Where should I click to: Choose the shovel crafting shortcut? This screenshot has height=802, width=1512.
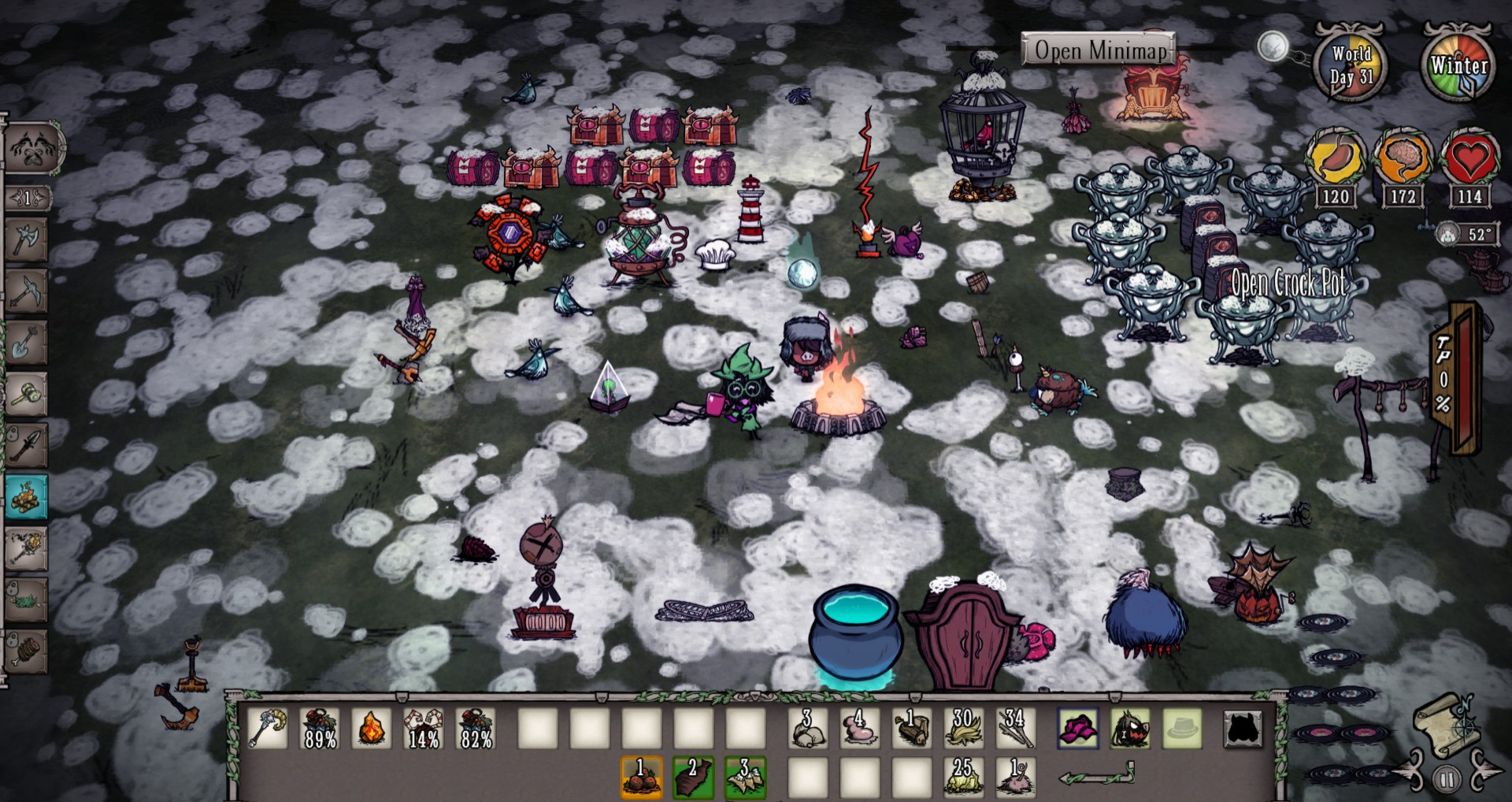coord(26,343)
